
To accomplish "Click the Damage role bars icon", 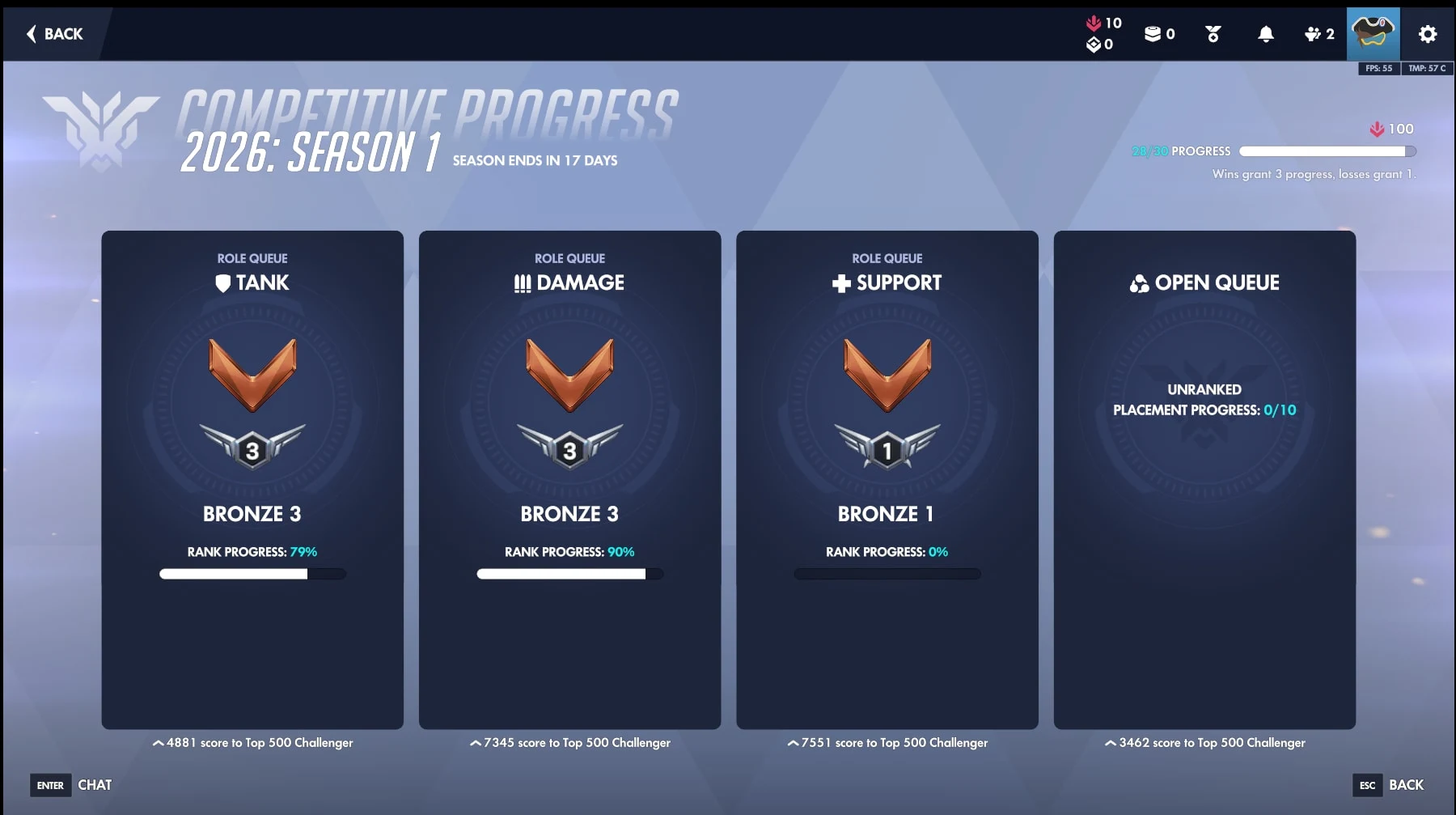I will tap(523, 282).
